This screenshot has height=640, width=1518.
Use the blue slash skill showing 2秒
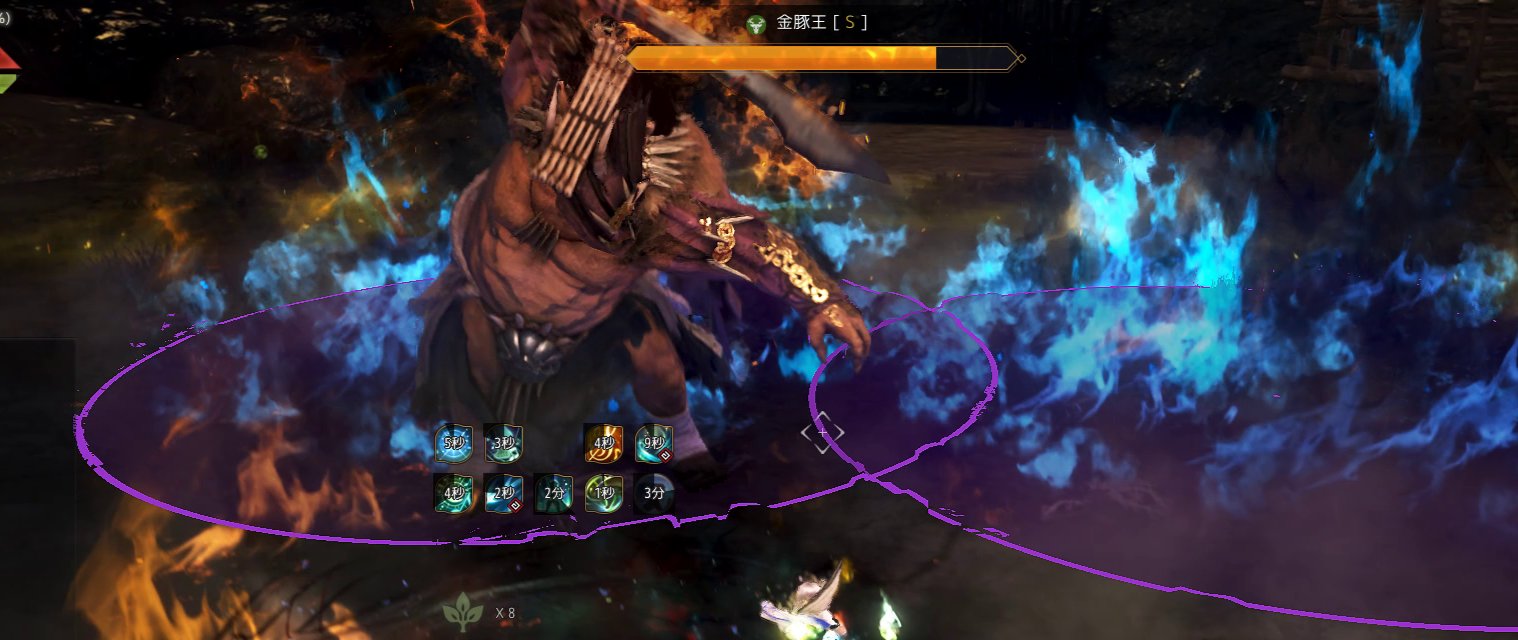click(x=503, y=493)
